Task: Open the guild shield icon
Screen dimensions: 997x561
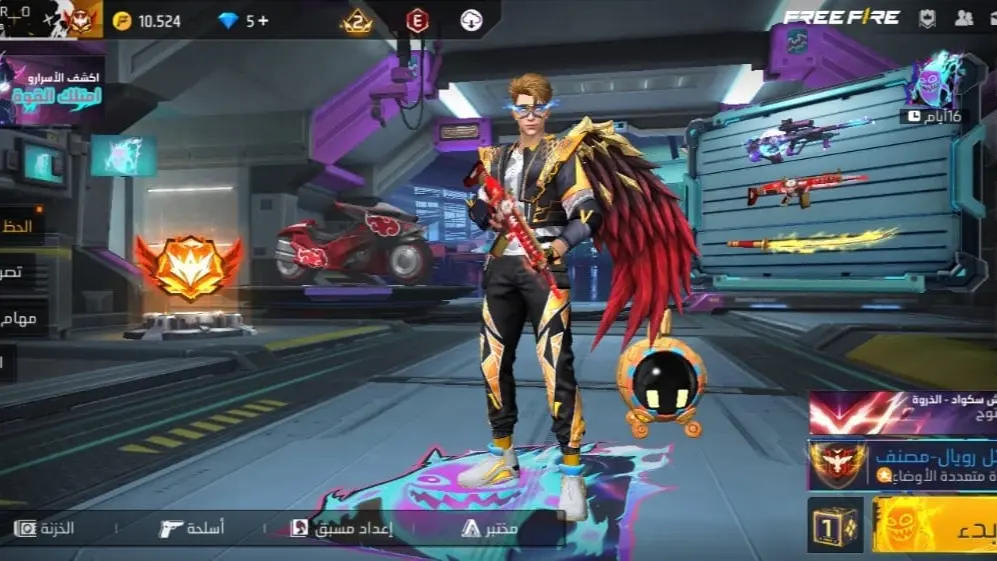Action: click(x=928, y=17)
